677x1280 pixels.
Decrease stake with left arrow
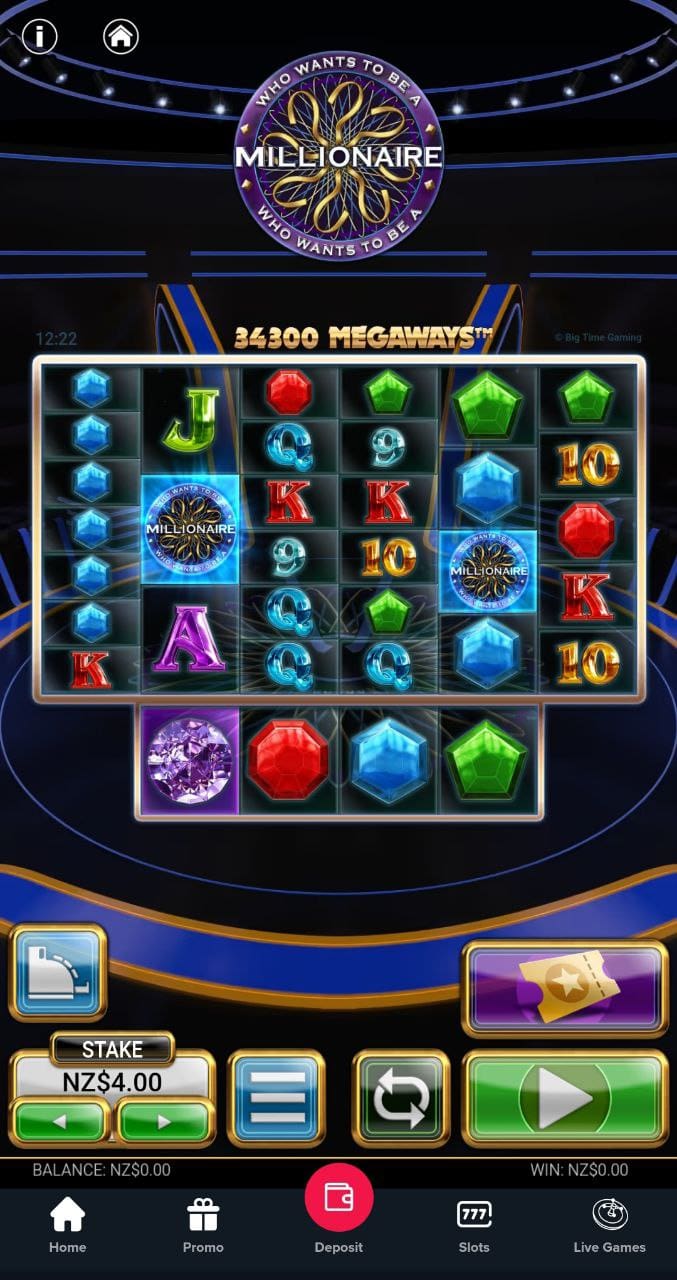[x=59, y=1122]
